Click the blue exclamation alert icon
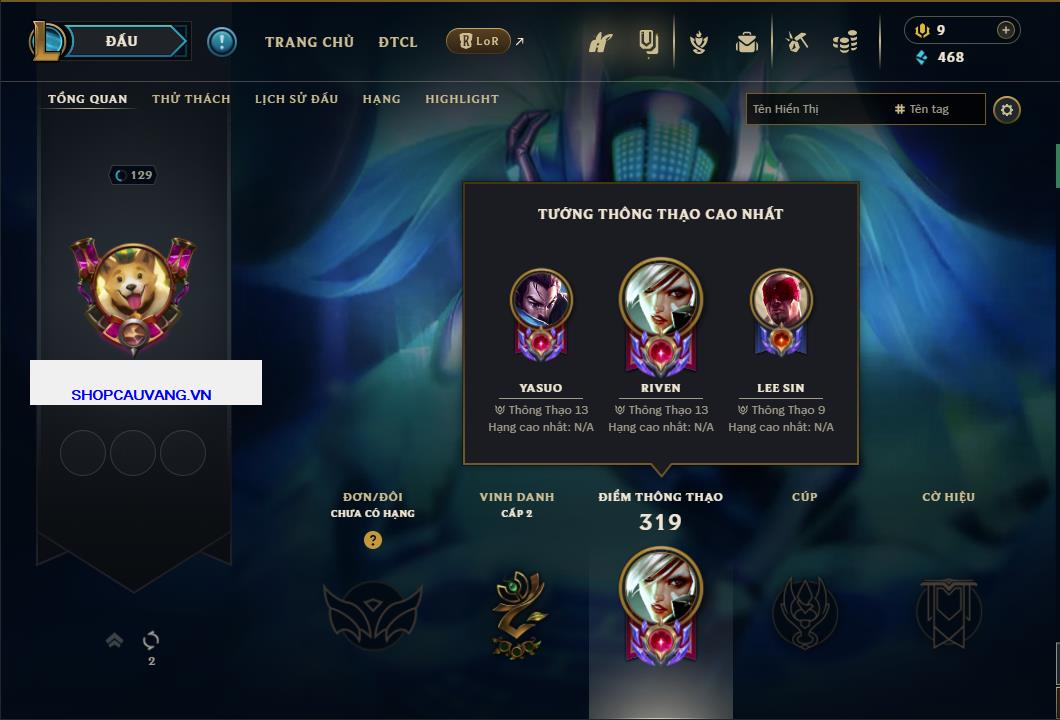The image size is (1060, 720). coord(221,41)
